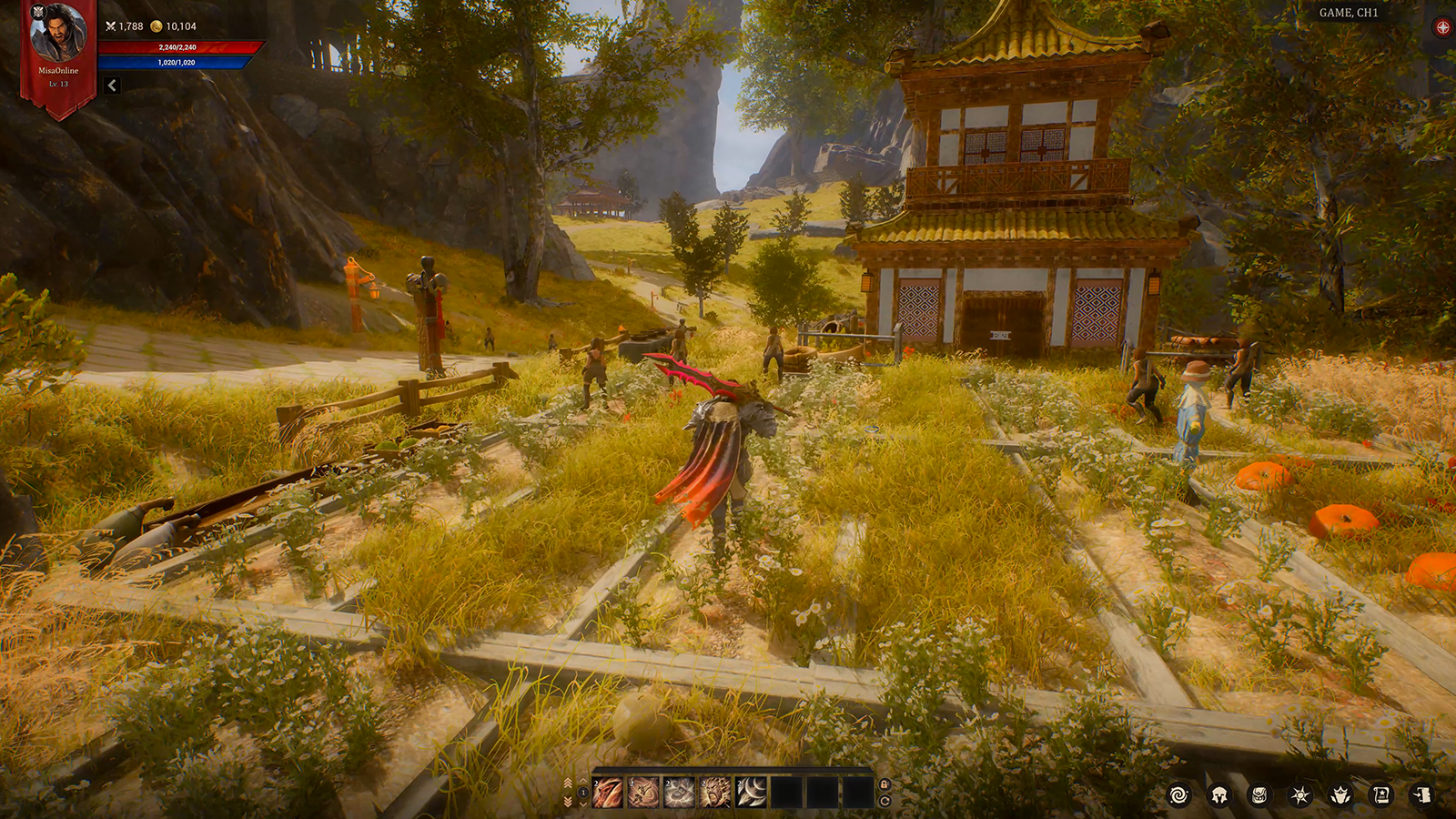Click the exit door icon
The height and width of the screenshot is (819, 1456).
[1422, 795]
